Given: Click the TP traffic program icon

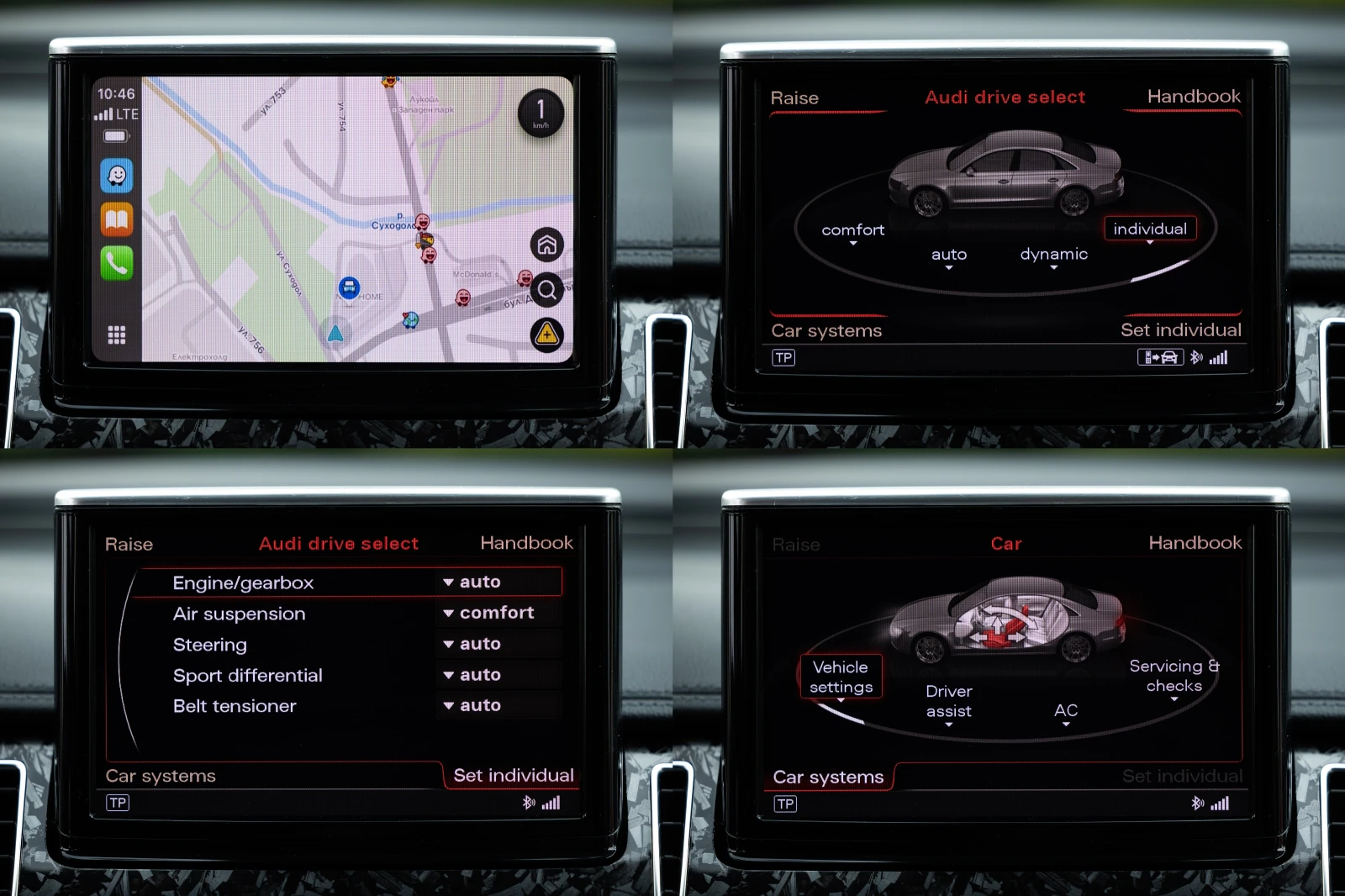Looking at the screenshot, I should [783, 357].
